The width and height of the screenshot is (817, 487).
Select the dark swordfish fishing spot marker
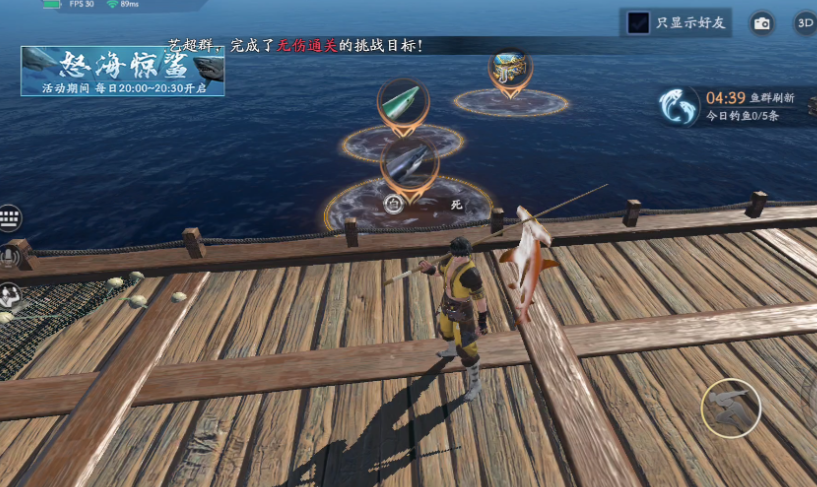pyautogui.click(x=408, y=162)
